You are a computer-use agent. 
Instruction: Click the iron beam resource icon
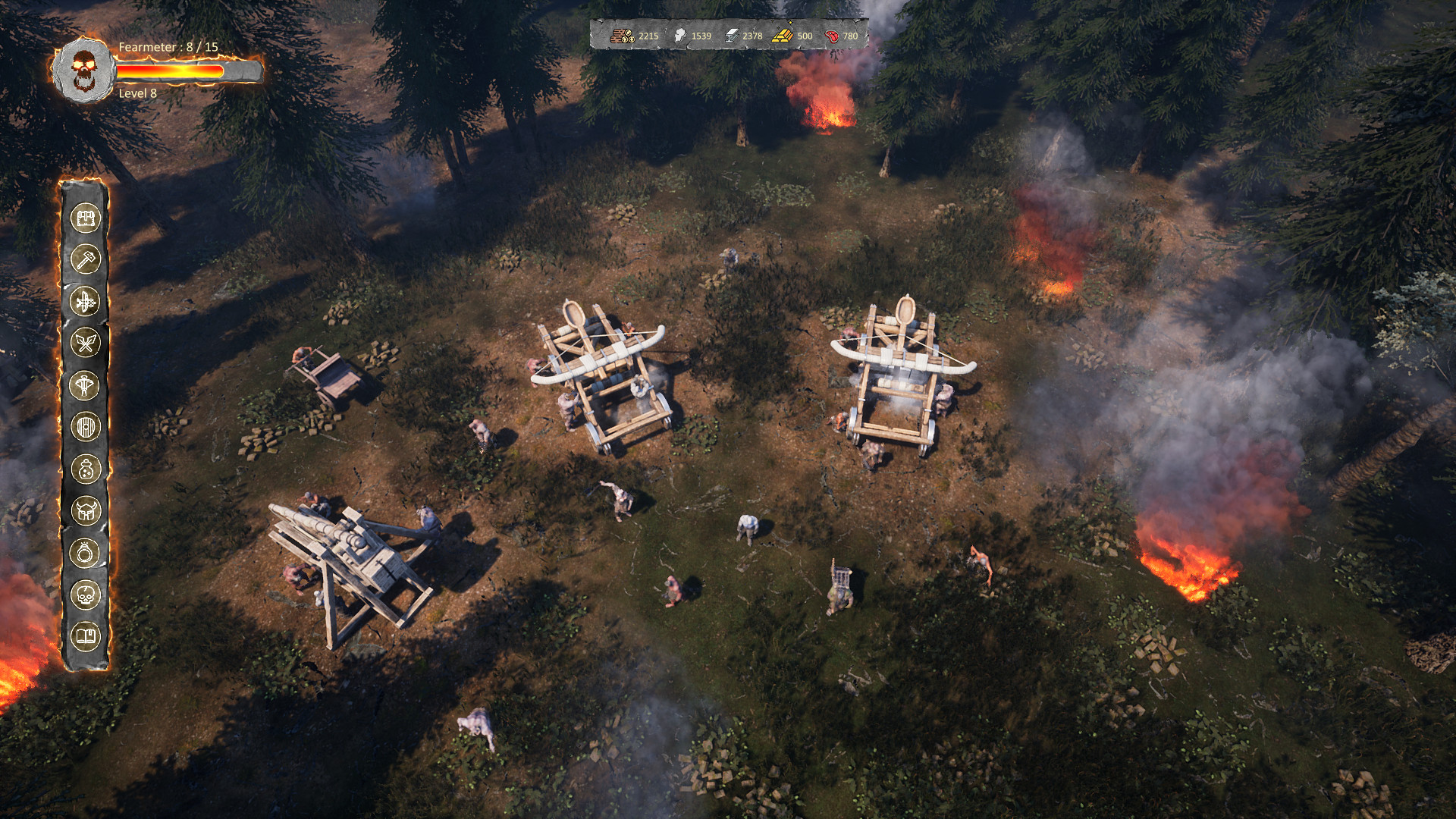[733, 34]
